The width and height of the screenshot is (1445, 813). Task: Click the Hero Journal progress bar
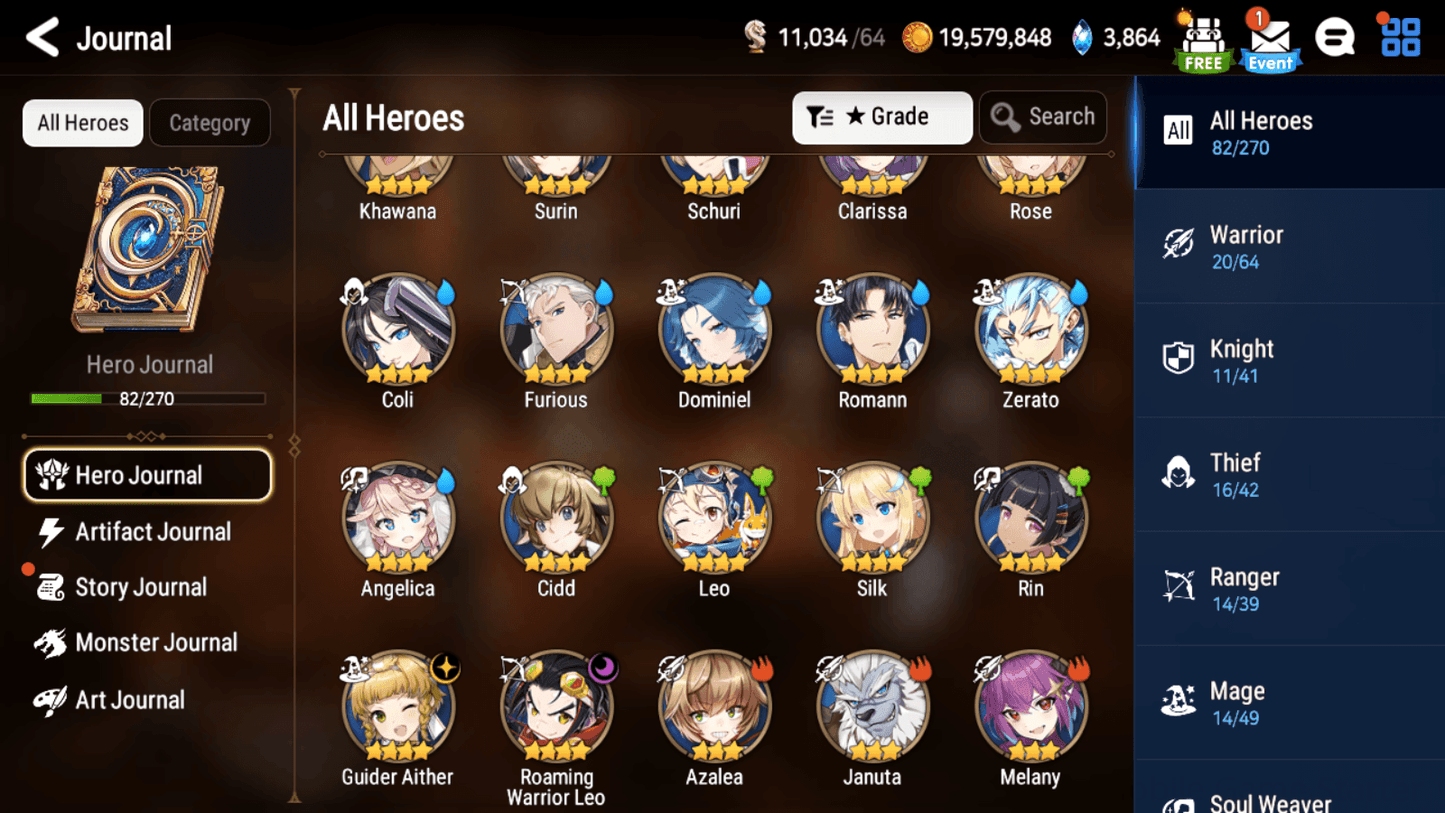point(148,399)
